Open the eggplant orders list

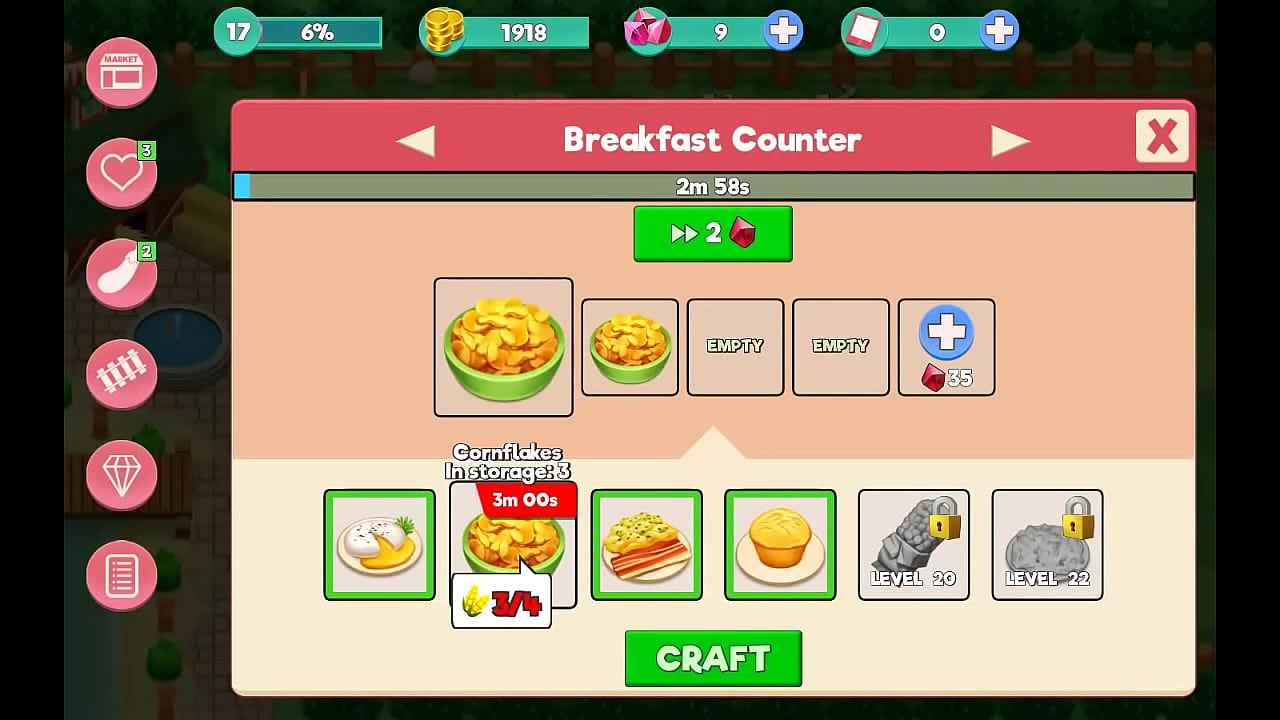point(121,272)
